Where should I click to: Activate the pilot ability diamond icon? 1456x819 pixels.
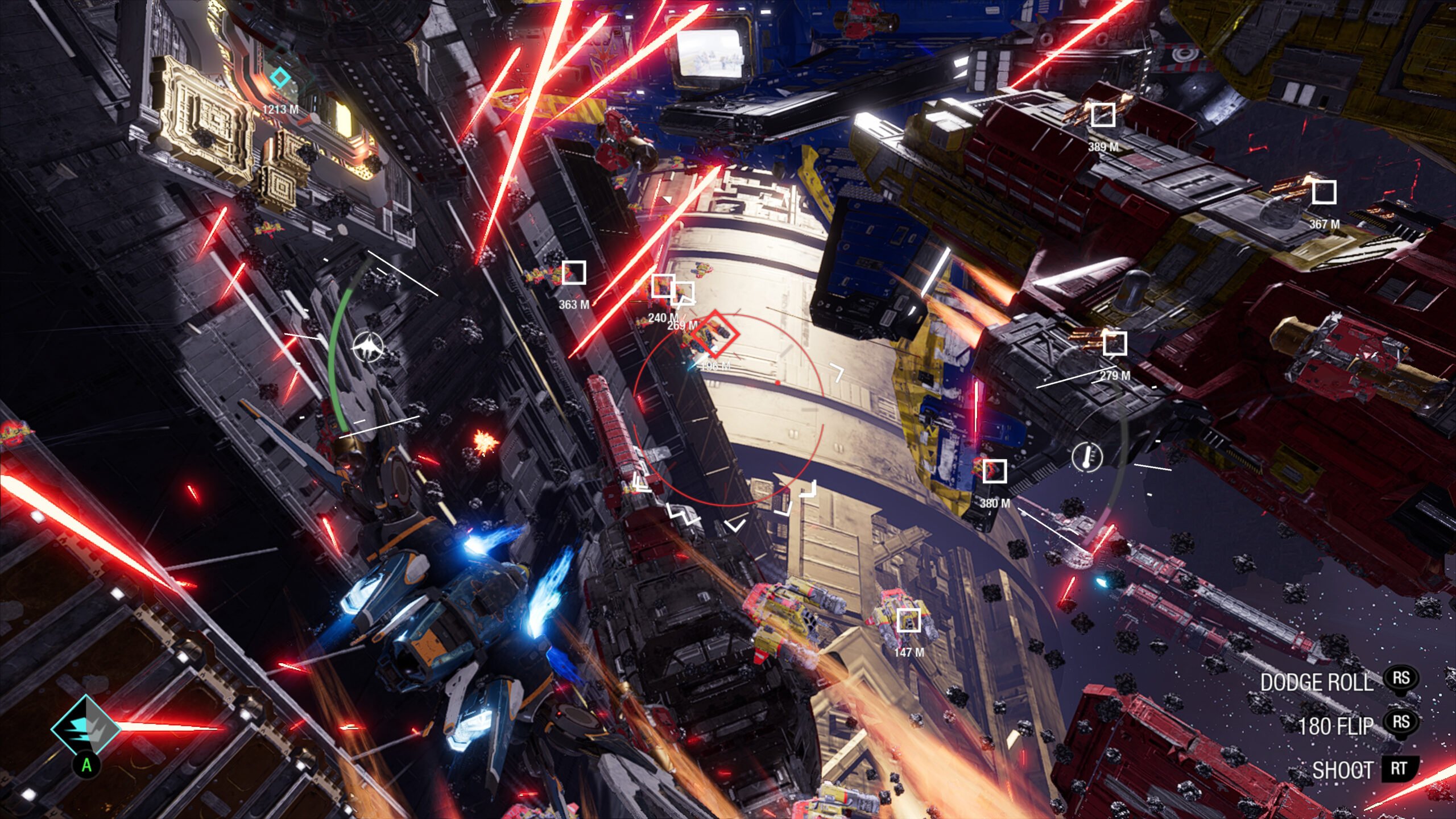pos(86,727)
